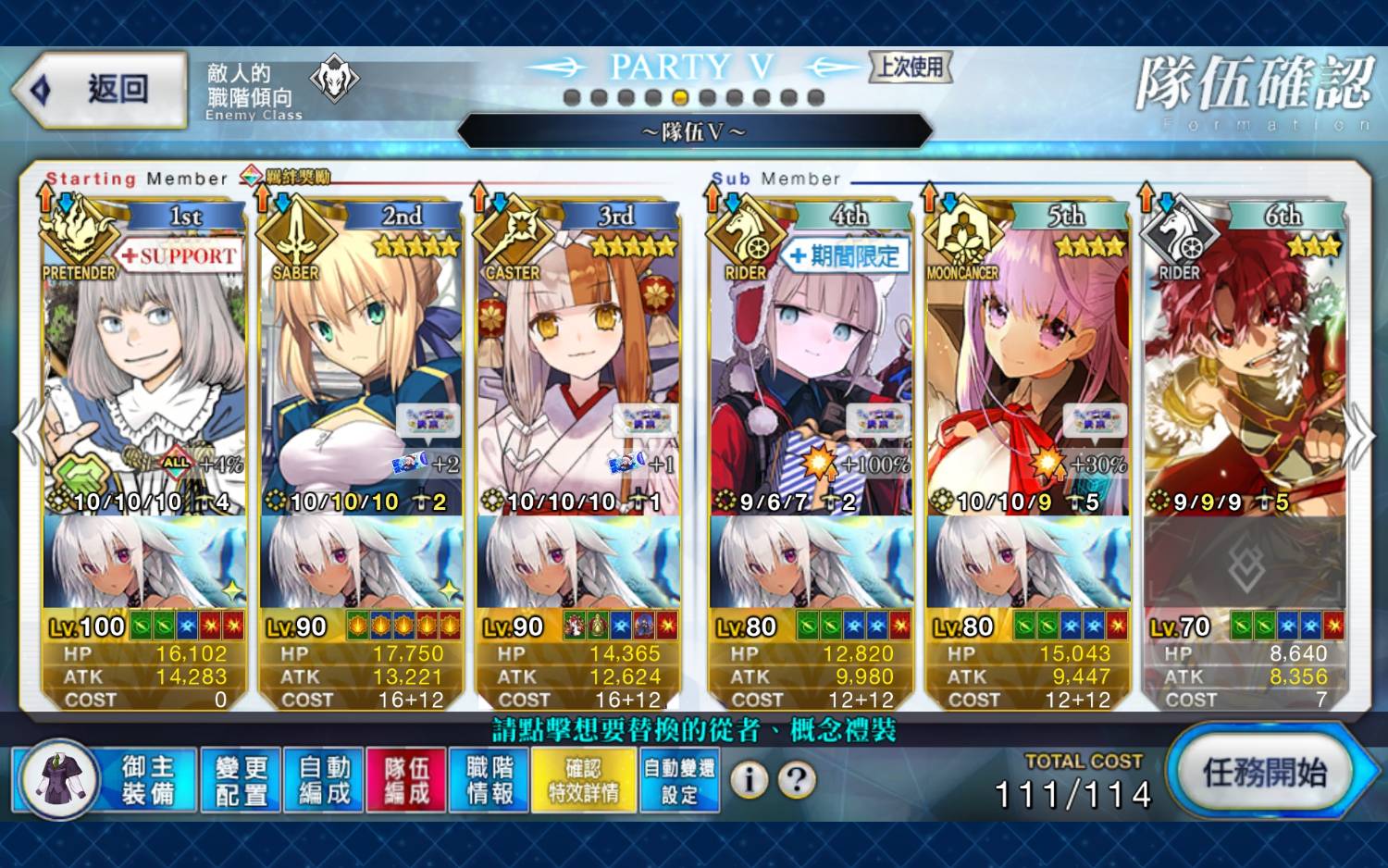Select the Pretender support servant card
The height and width of the screenshot is (868, 1388).
[x=144, y=370]
